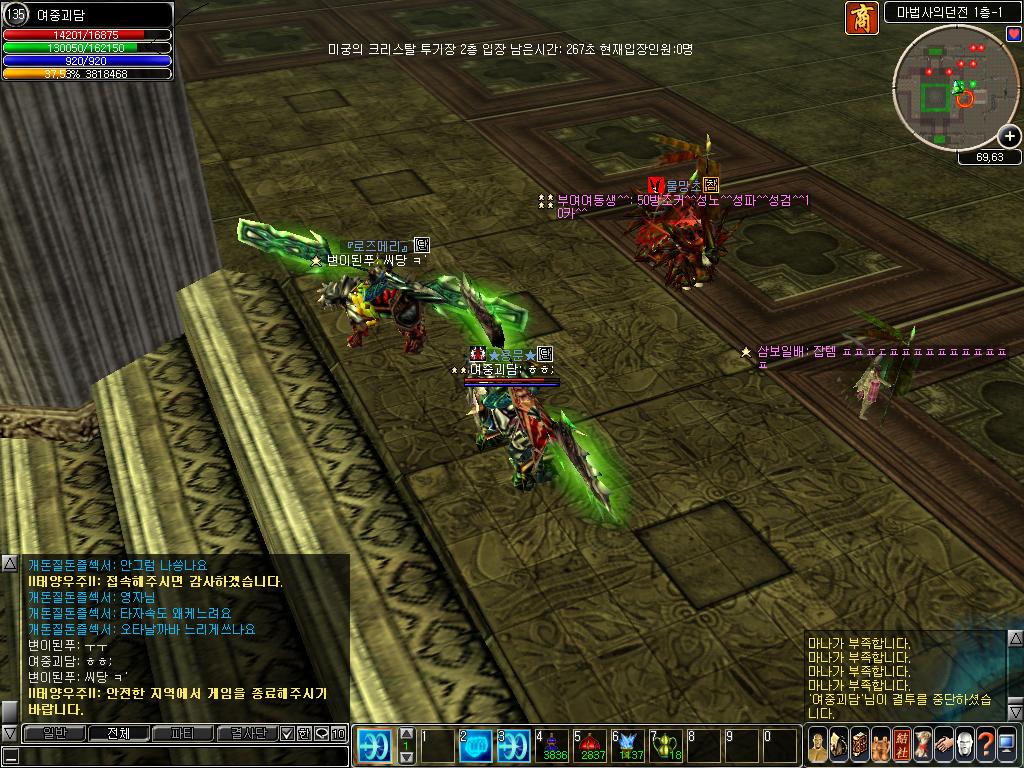Activate the blue crystal item in slot 6

(x=630, y=746)
